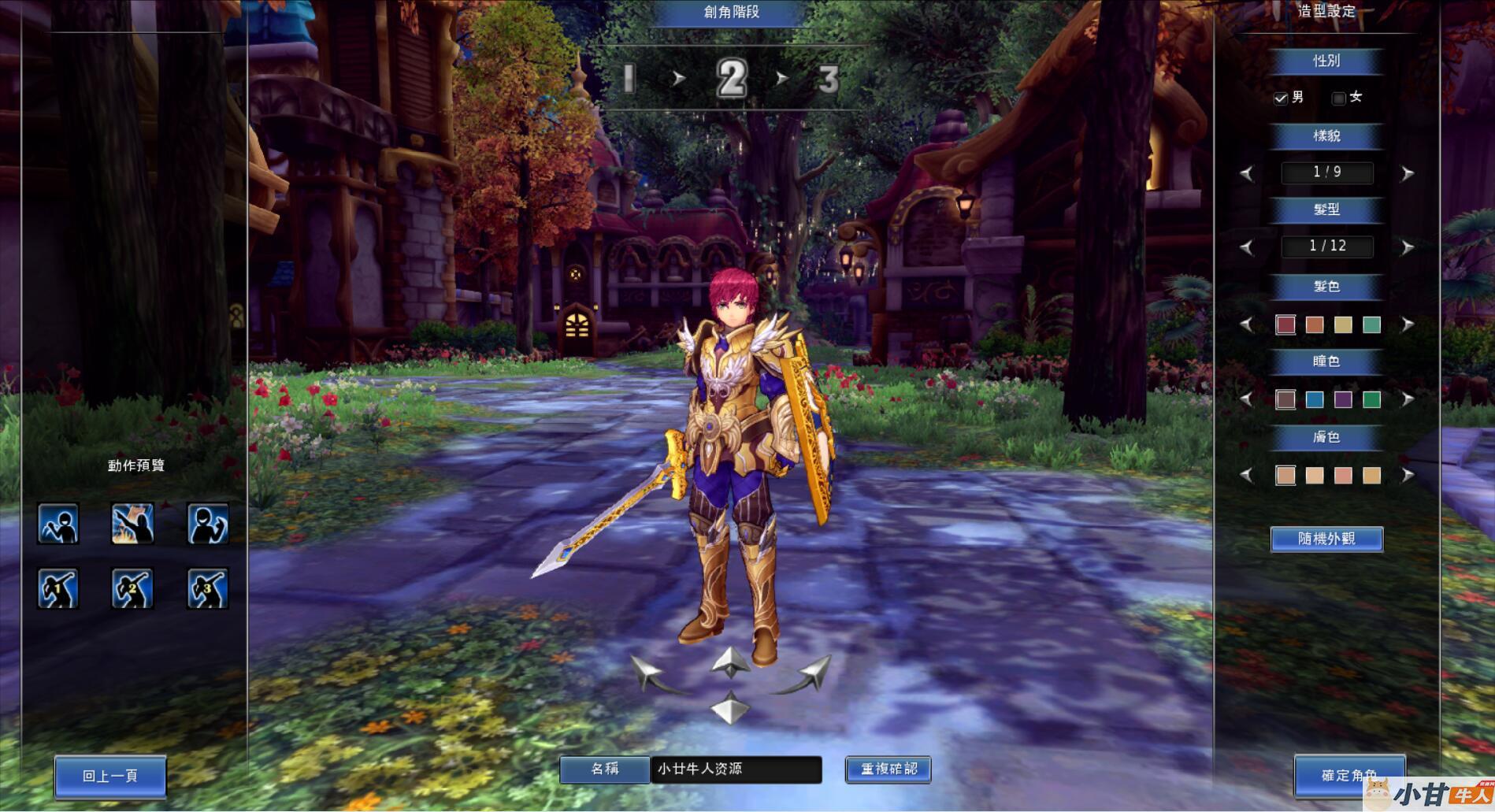Show more skin colors with right arrow
This screenshot has width=1495, height=812.
[1408, 475]
